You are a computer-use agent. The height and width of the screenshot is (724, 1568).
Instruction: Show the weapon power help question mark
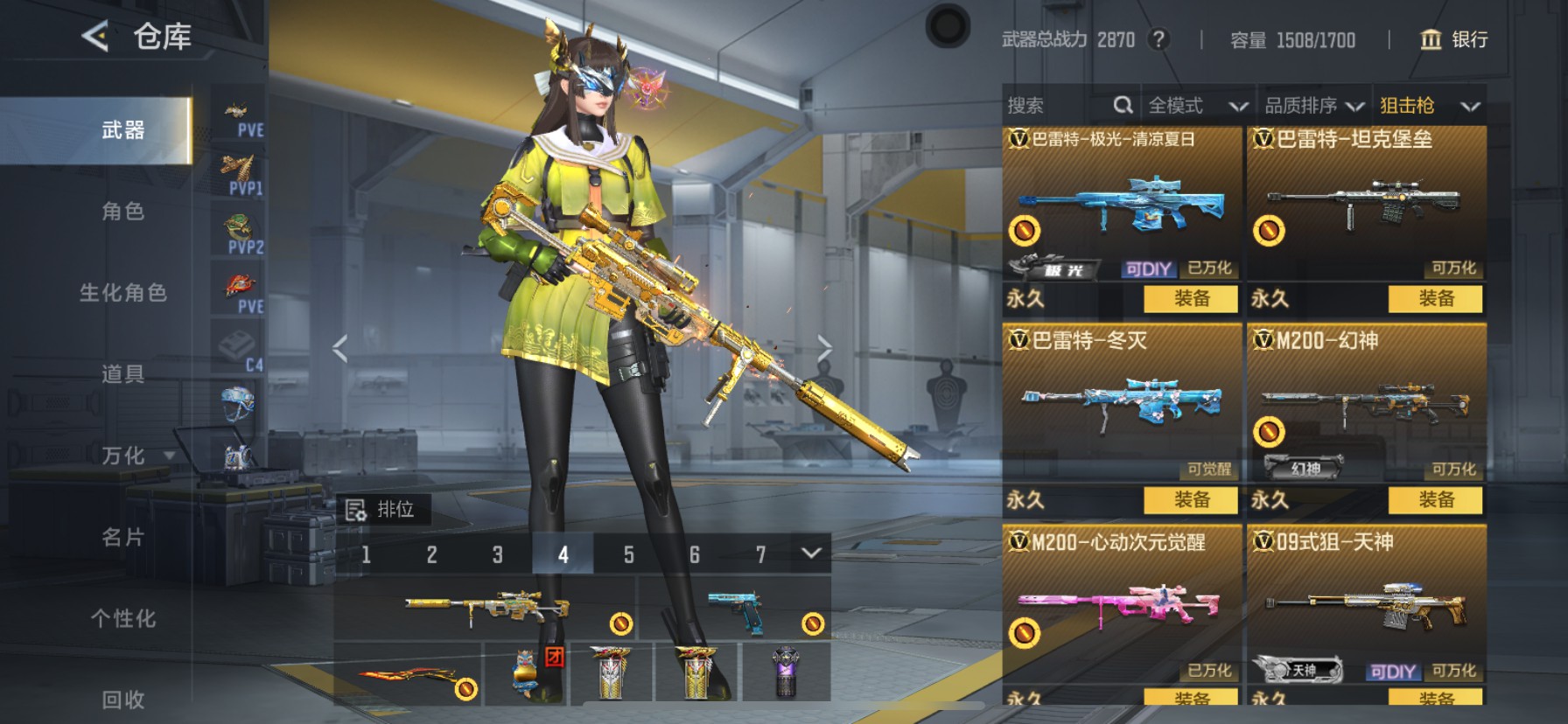coord(1158,39)
